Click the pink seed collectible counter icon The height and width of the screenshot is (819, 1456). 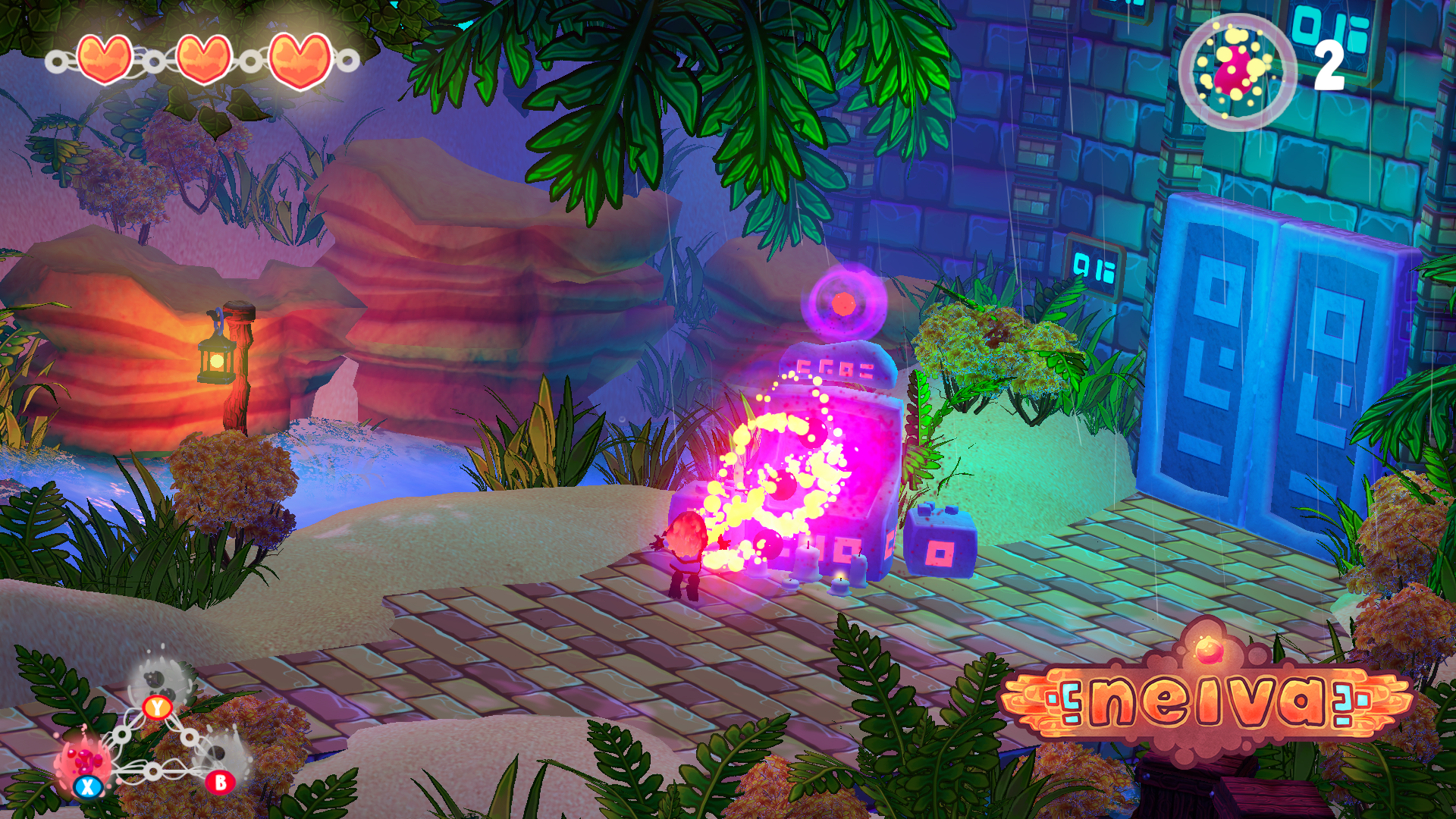(x=1237, y=71)
